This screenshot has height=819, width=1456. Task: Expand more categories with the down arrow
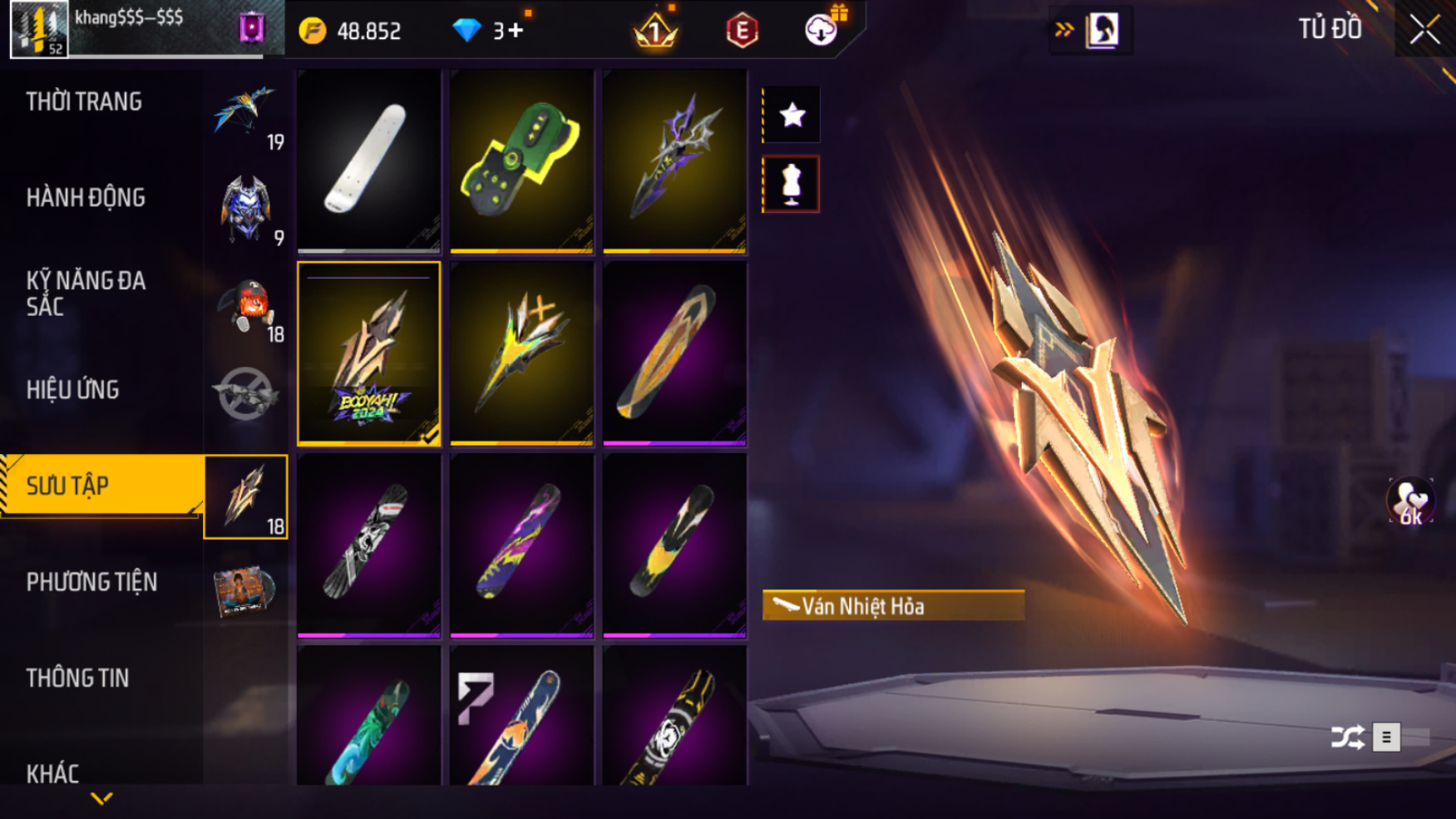pyautogui.click(x=101, y=799)
